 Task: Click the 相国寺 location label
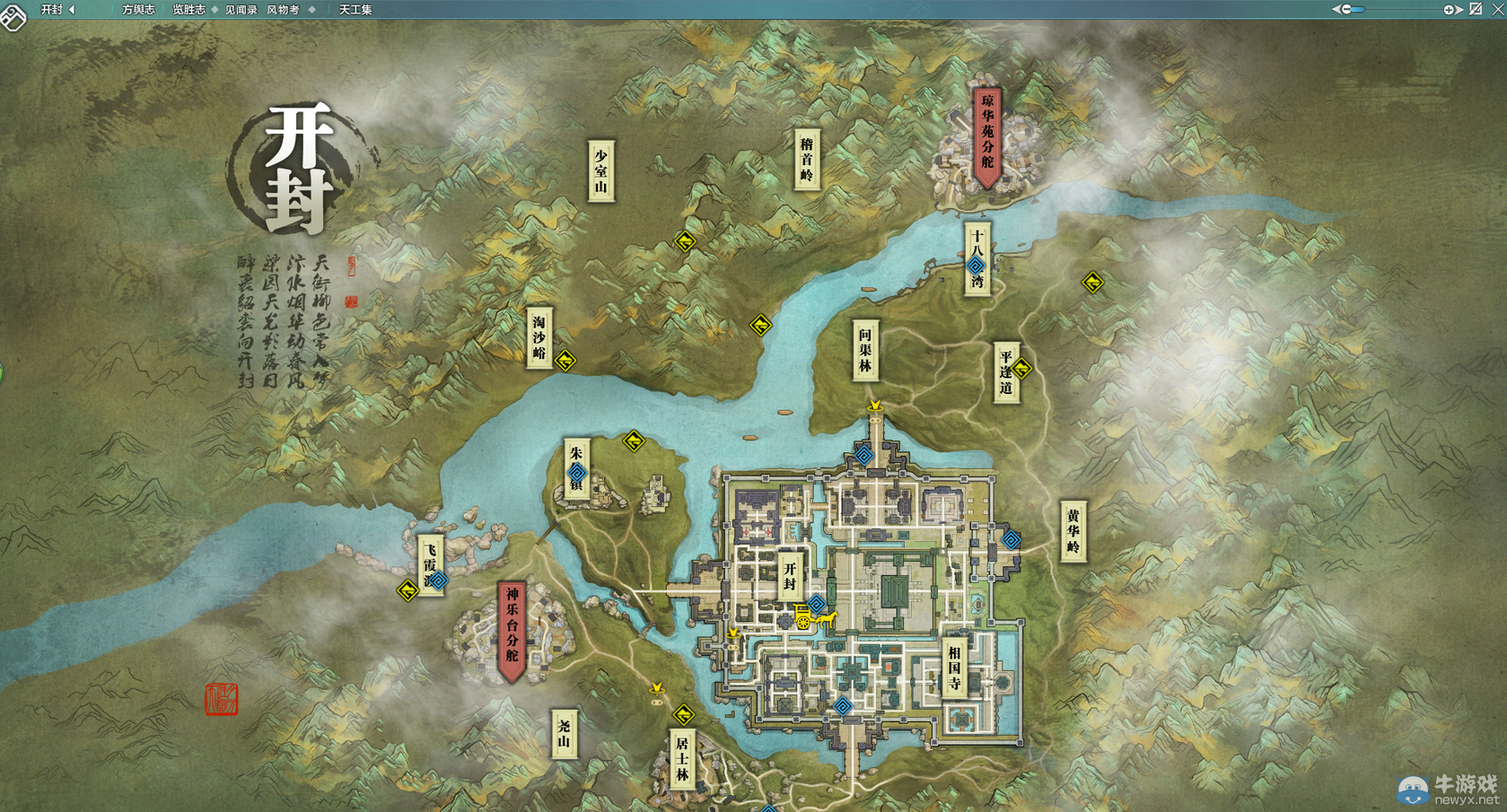click(954, 668)
